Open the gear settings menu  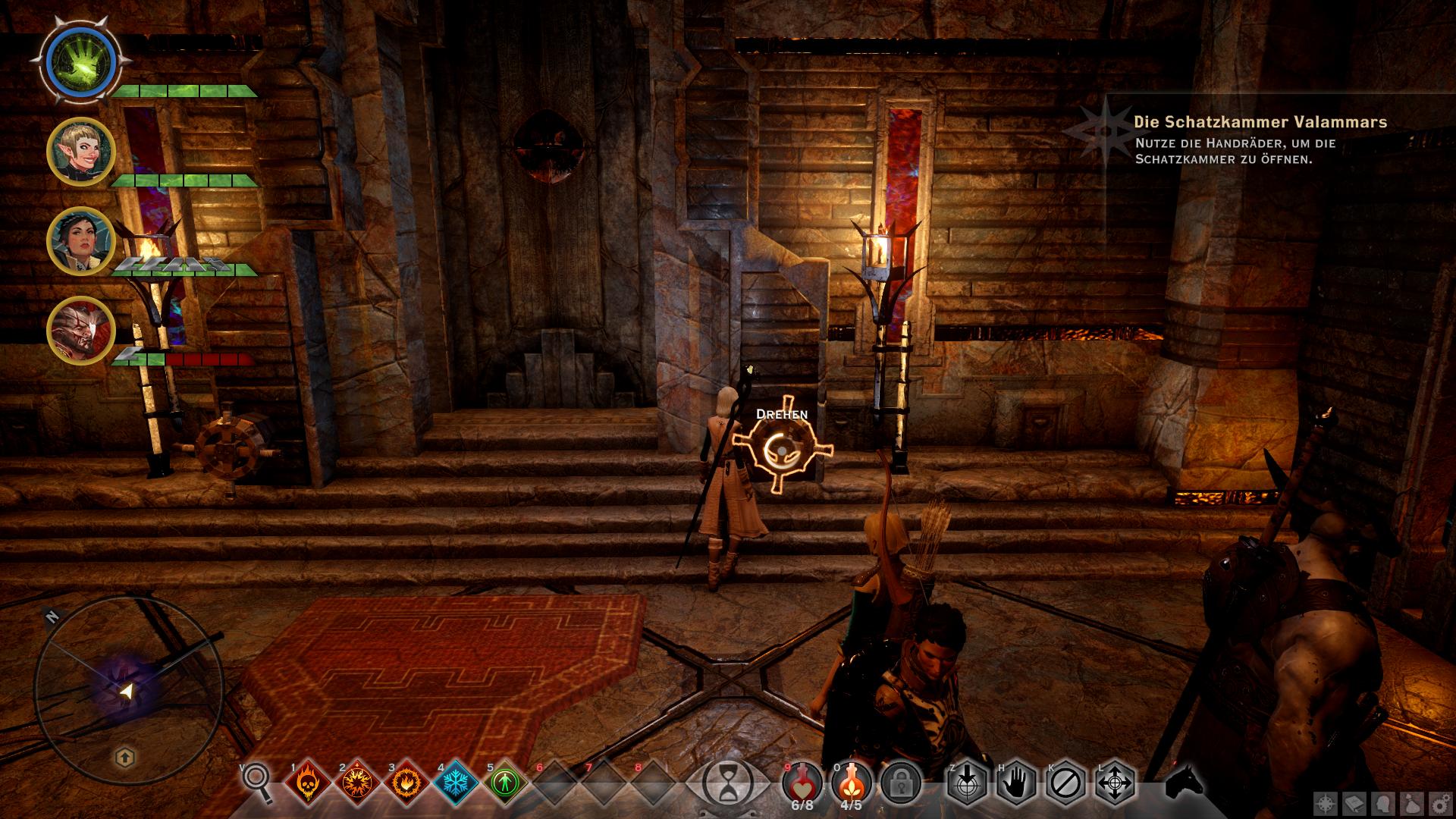point(1439,804)
